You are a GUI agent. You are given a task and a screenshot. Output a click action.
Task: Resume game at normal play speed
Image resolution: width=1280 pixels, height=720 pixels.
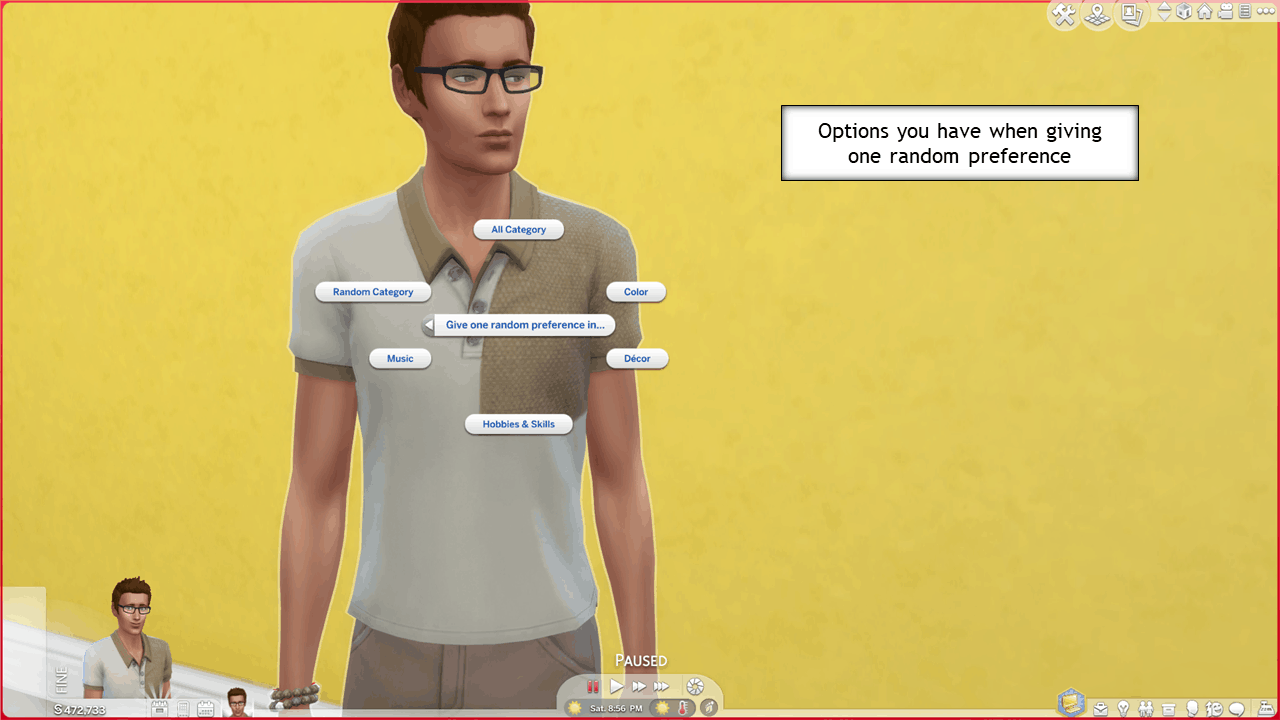click(x=616, y=687)
